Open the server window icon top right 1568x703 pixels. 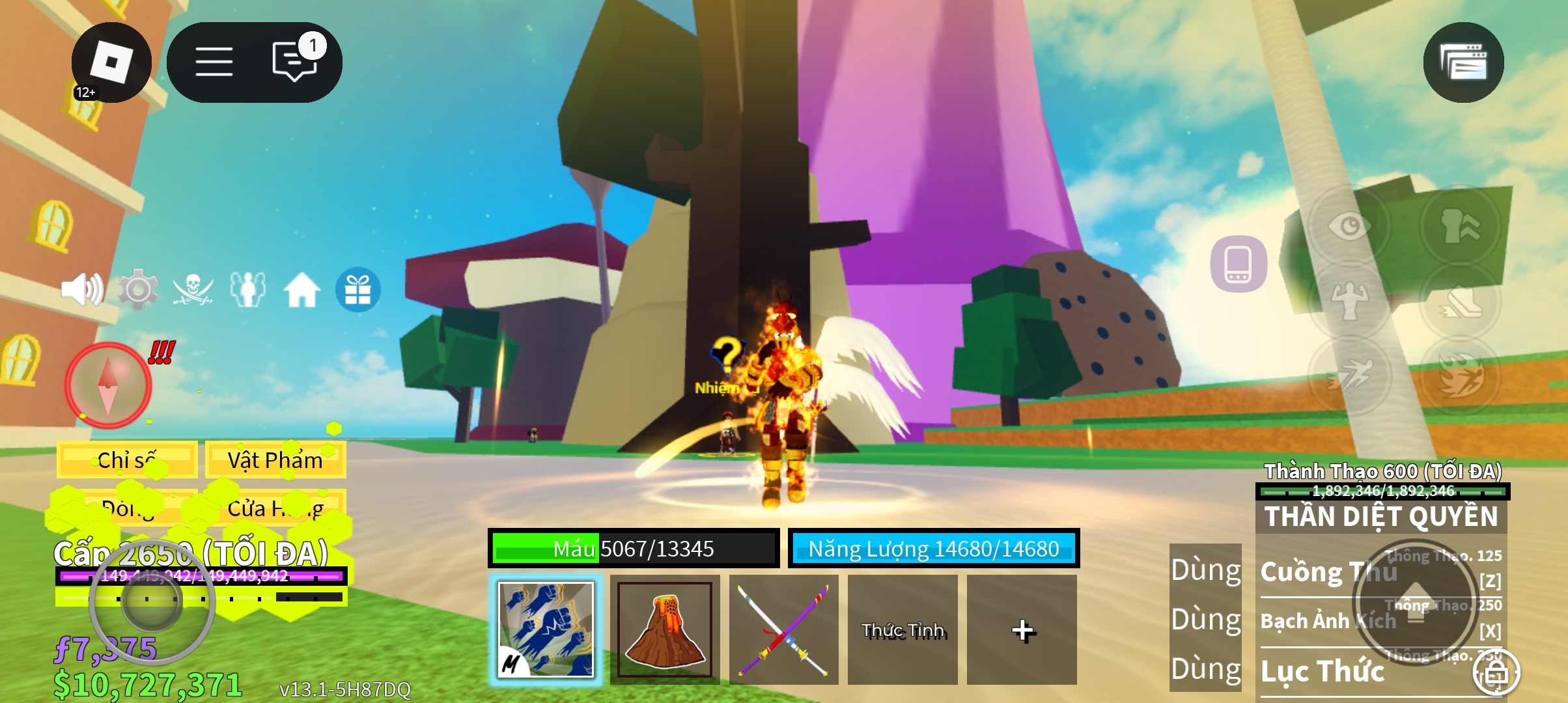click(x=1465, y=62)
